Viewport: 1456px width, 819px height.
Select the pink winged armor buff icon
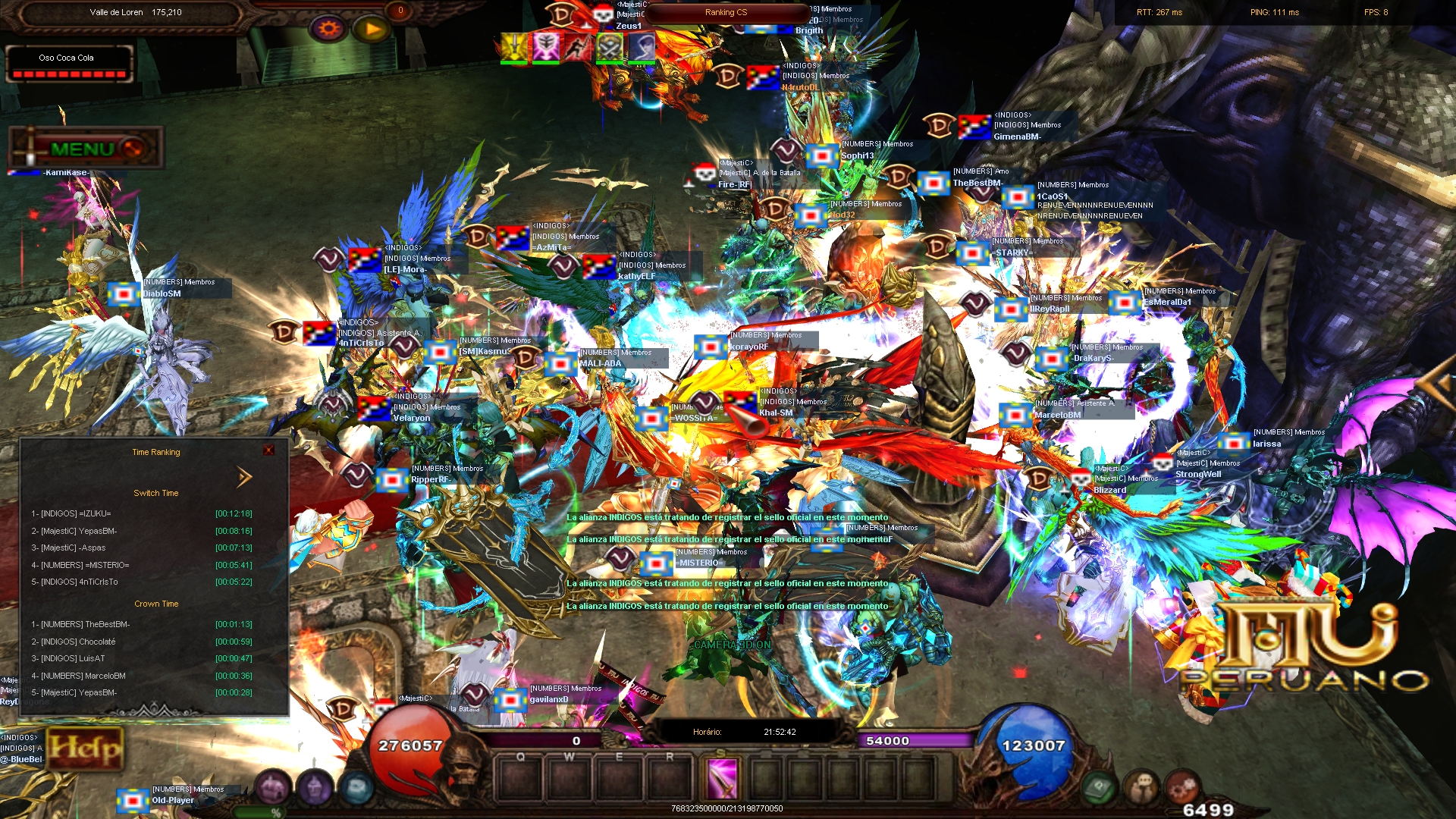coord(546,47)
